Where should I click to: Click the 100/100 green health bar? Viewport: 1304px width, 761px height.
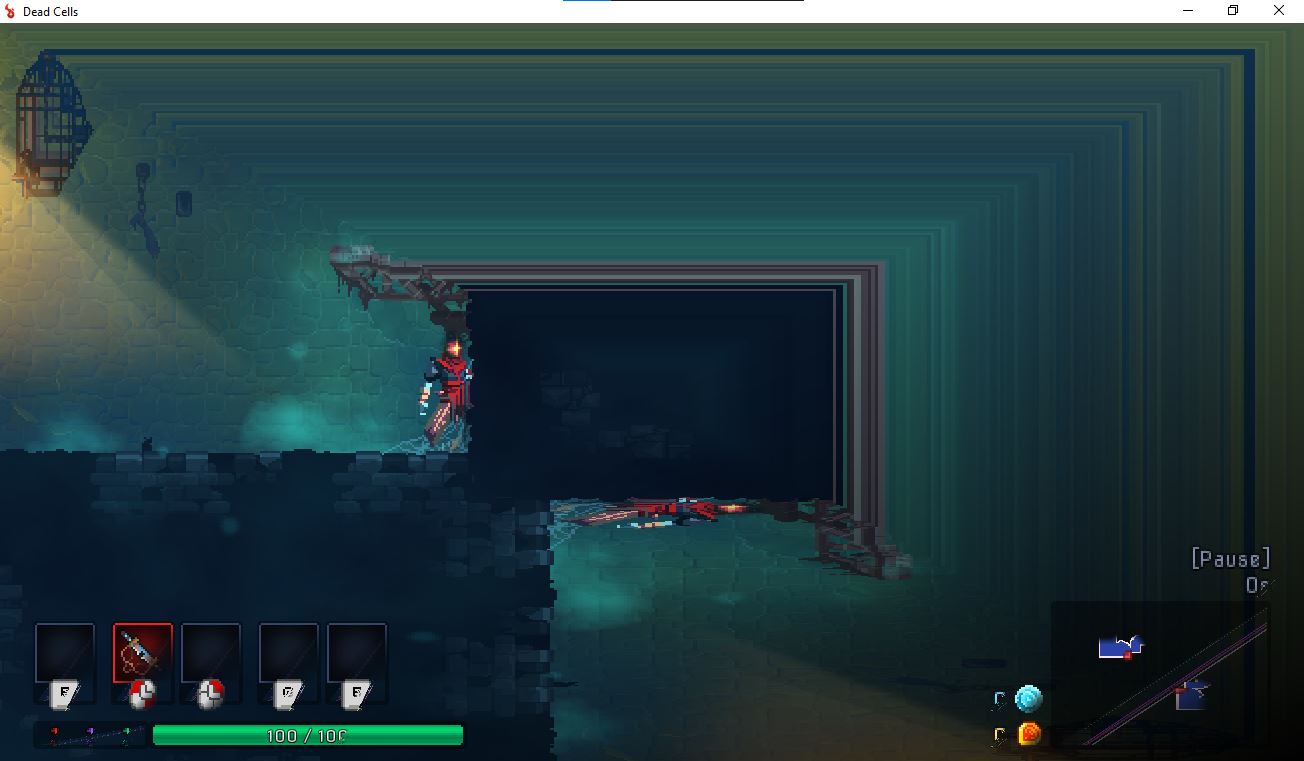pyautogui.click(x=308, y=735)
